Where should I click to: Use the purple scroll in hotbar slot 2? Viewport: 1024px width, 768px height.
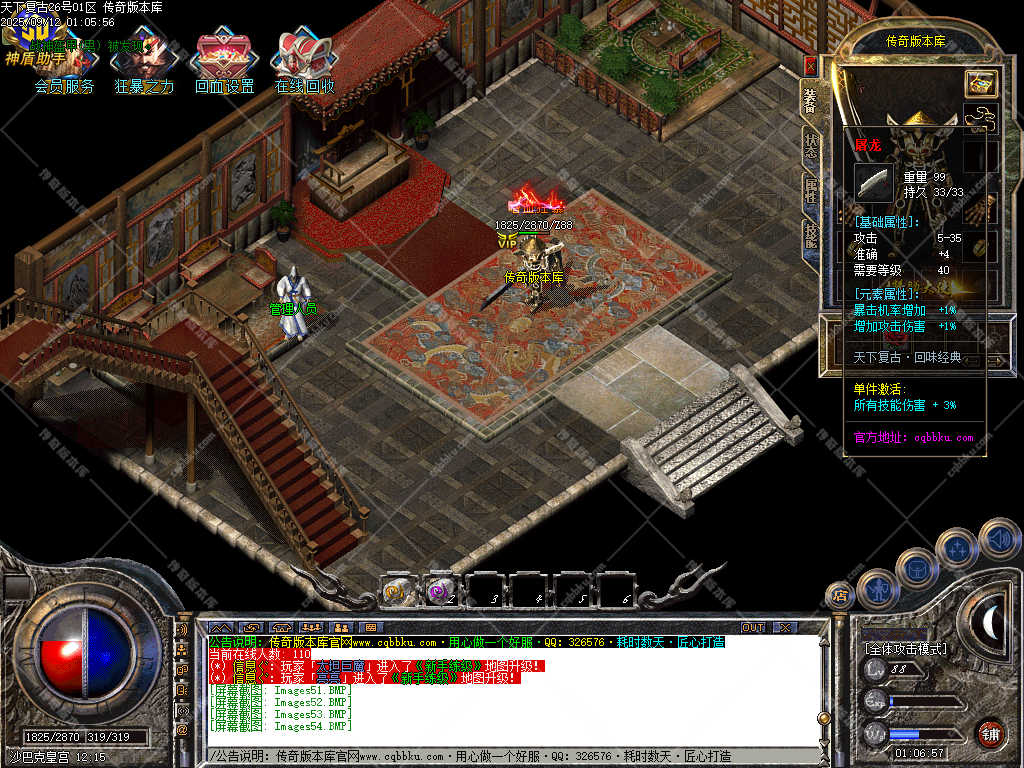(440, 591)
